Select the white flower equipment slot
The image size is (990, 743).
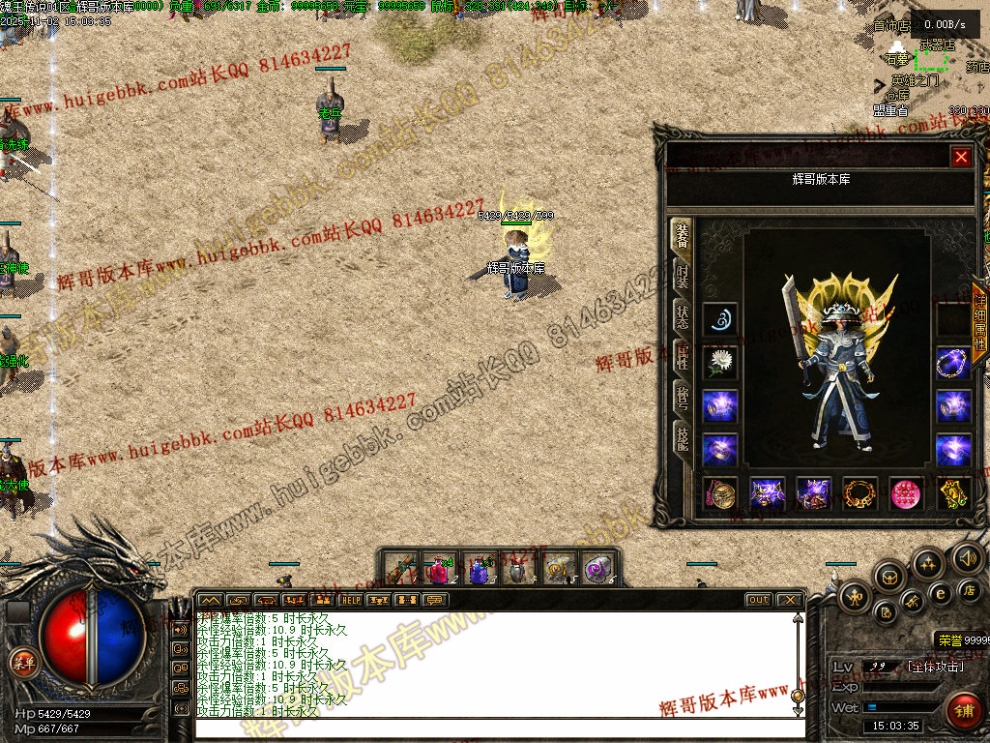click(720, 362)
